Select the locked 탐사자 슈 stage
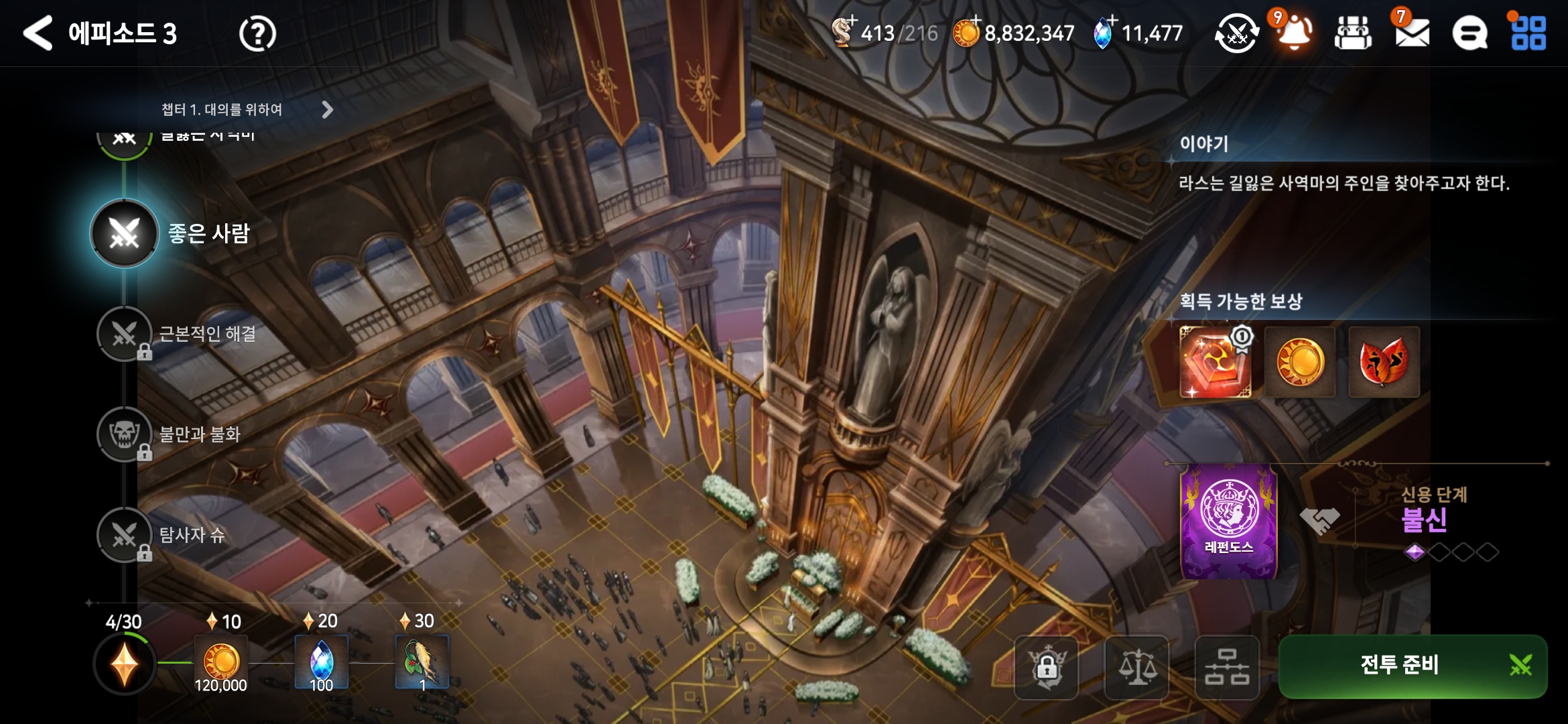The image size is (1568, 724). coord(125,535)
